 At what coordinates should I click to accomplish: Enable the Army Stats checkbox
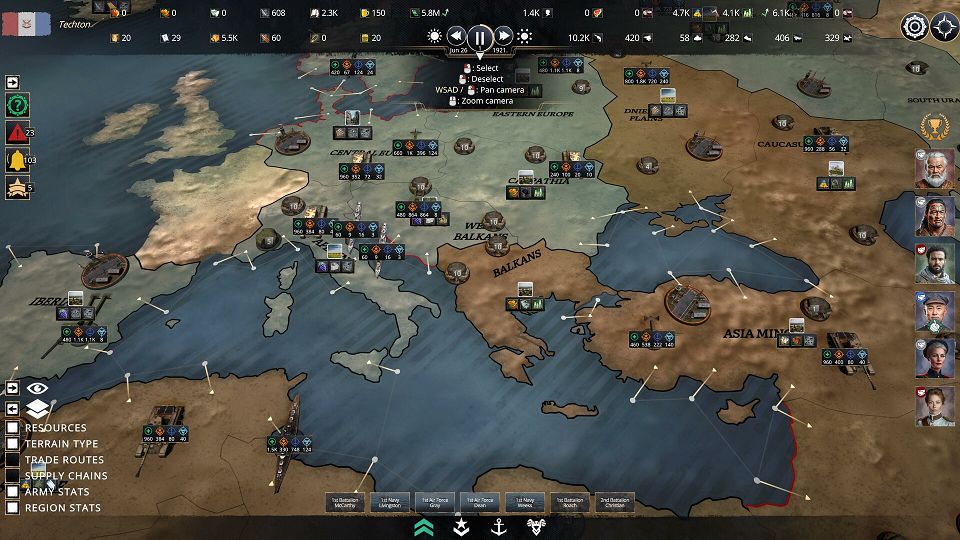(x=13, y=492)
